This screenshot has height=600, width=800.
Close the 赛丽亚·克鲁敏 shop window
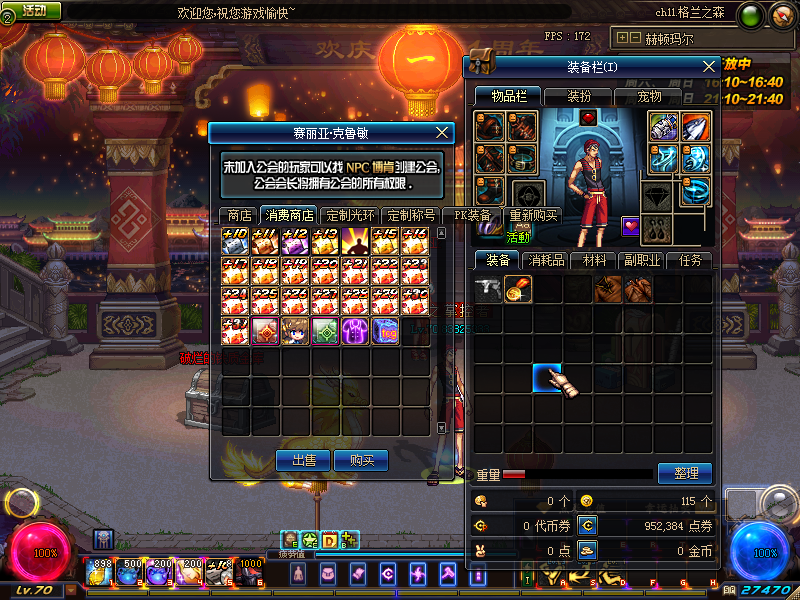pos(443,132)
